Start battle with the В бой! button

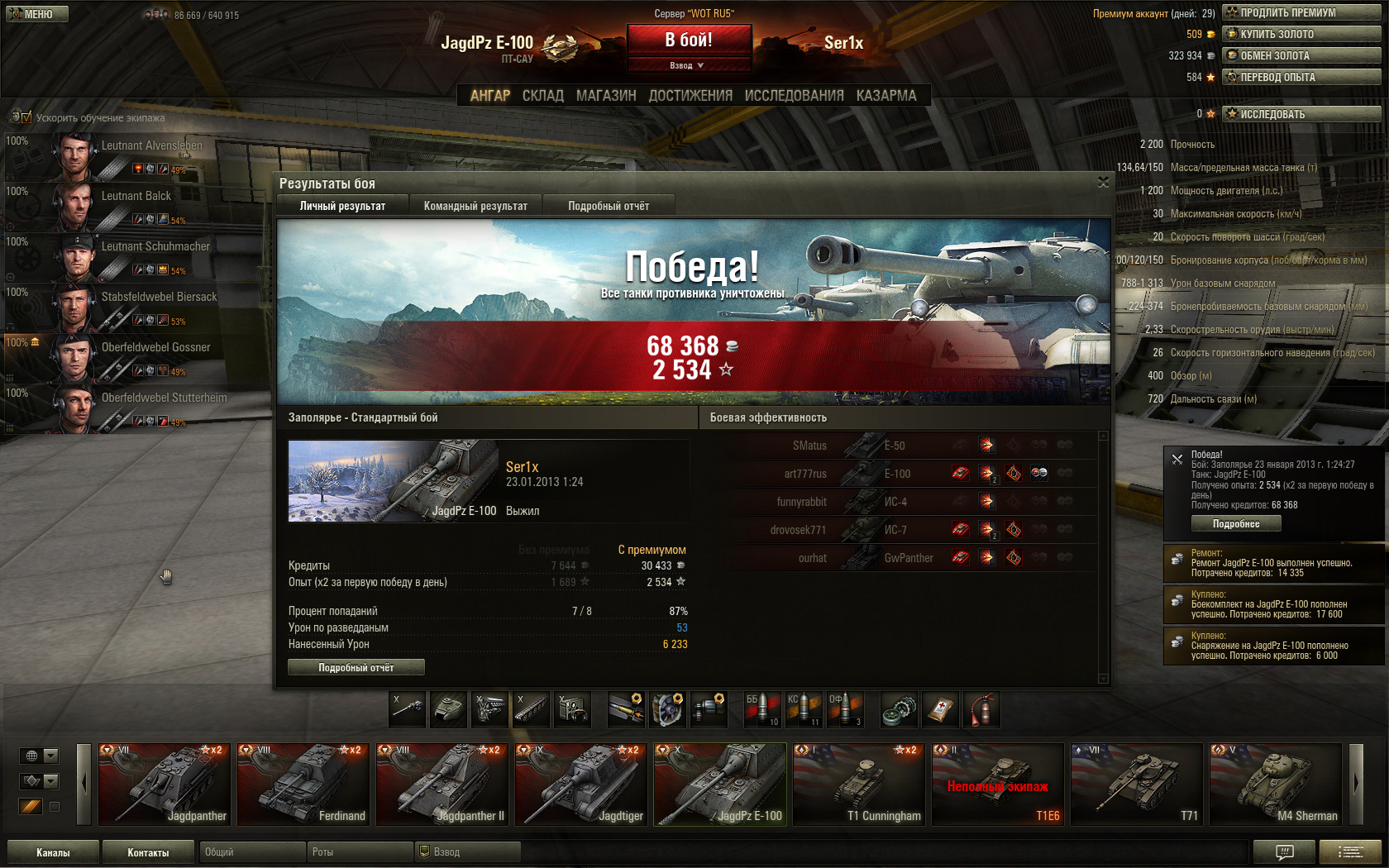coord(689,40)
